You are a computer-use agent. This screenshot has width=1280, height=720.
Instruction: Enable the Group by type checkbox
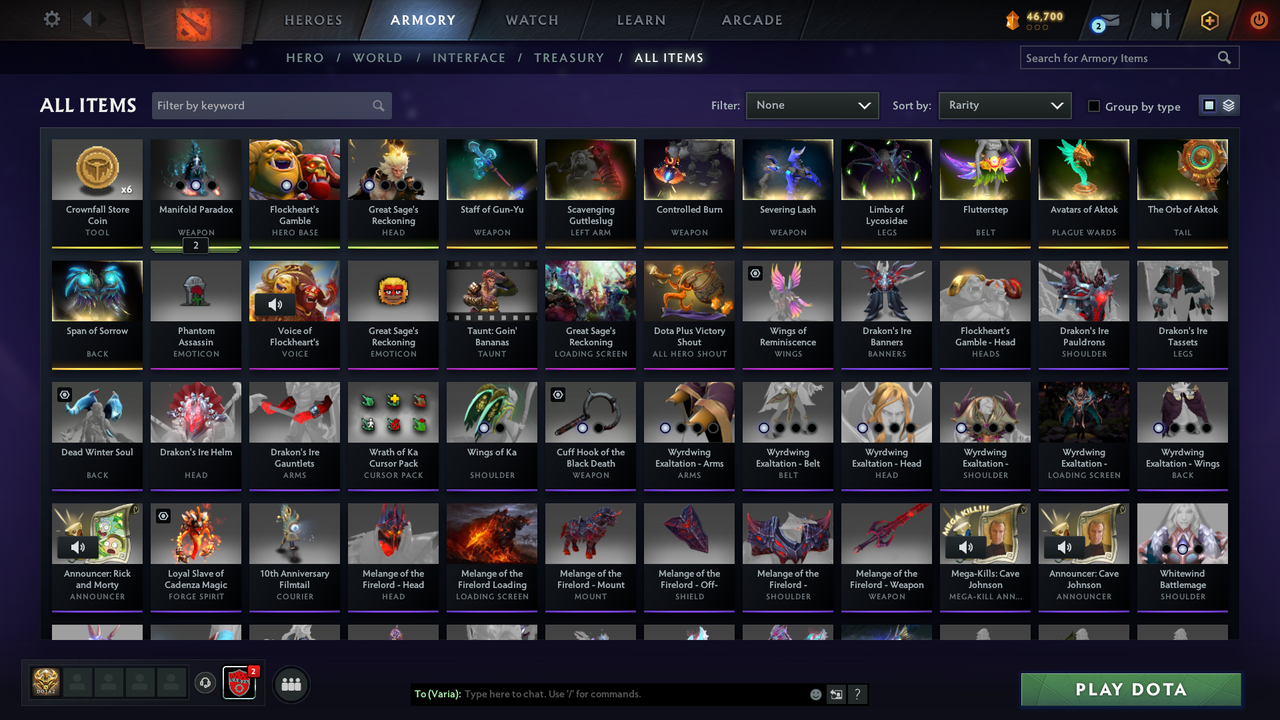[1094, 106]
